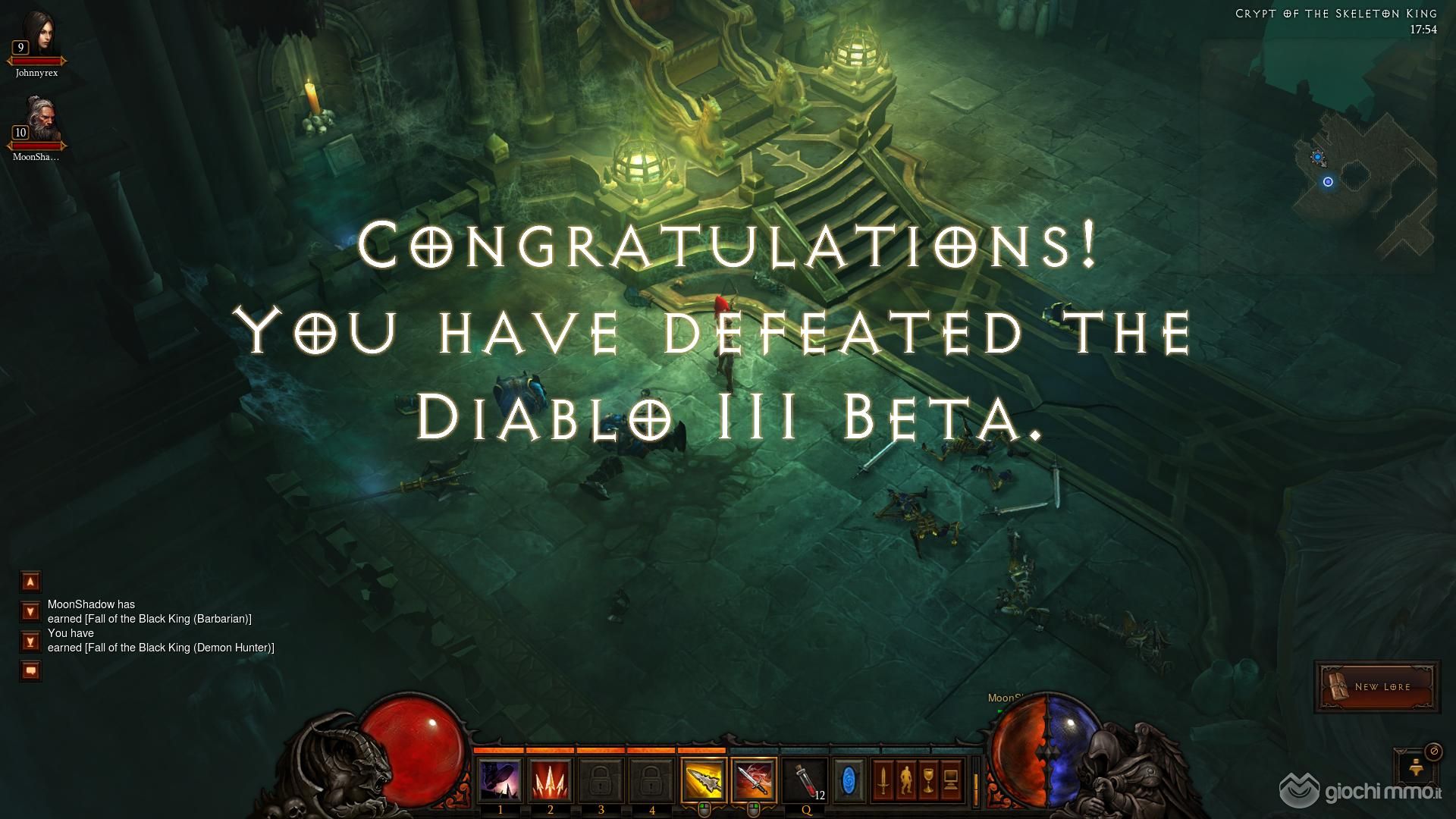
Task: Use the health potion slot
Action: [805, 780]
